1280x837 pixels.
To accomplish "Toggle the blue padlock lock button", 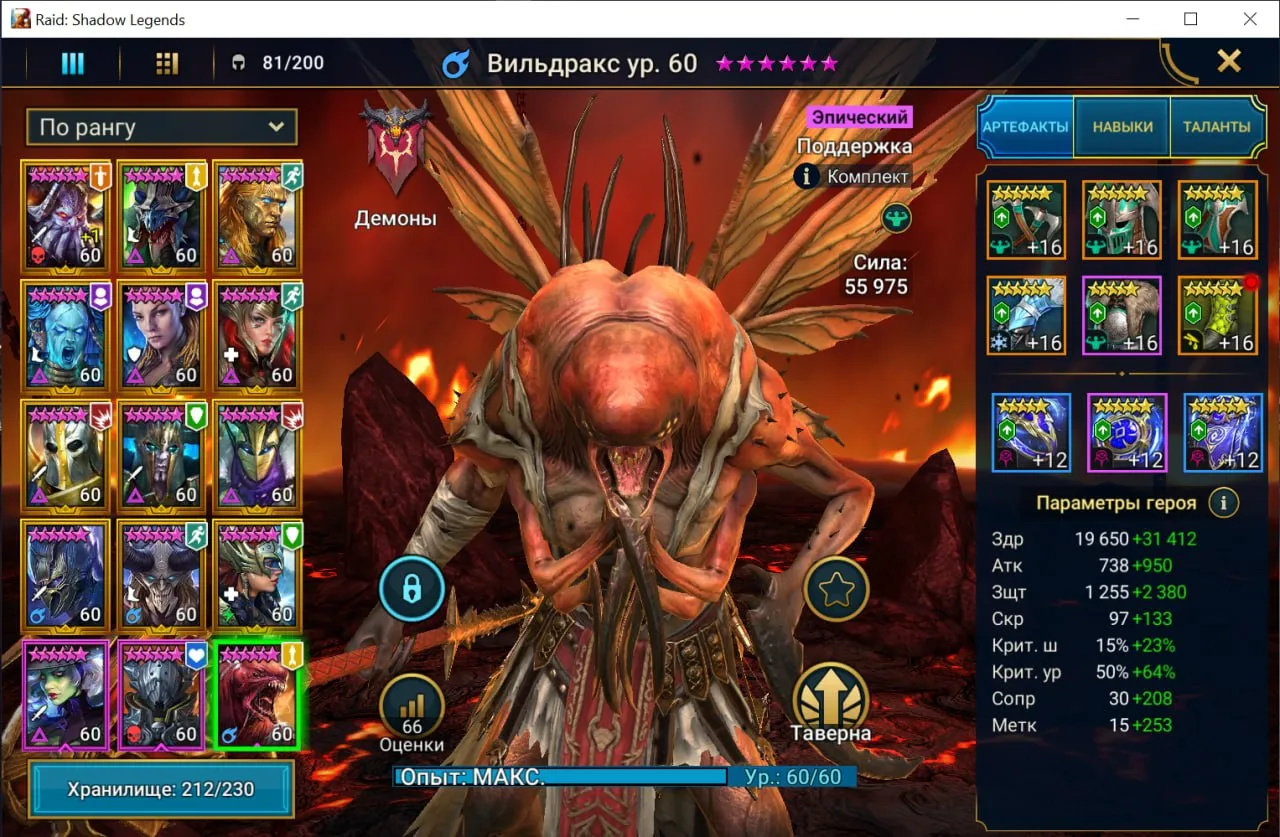I will 411,589.
